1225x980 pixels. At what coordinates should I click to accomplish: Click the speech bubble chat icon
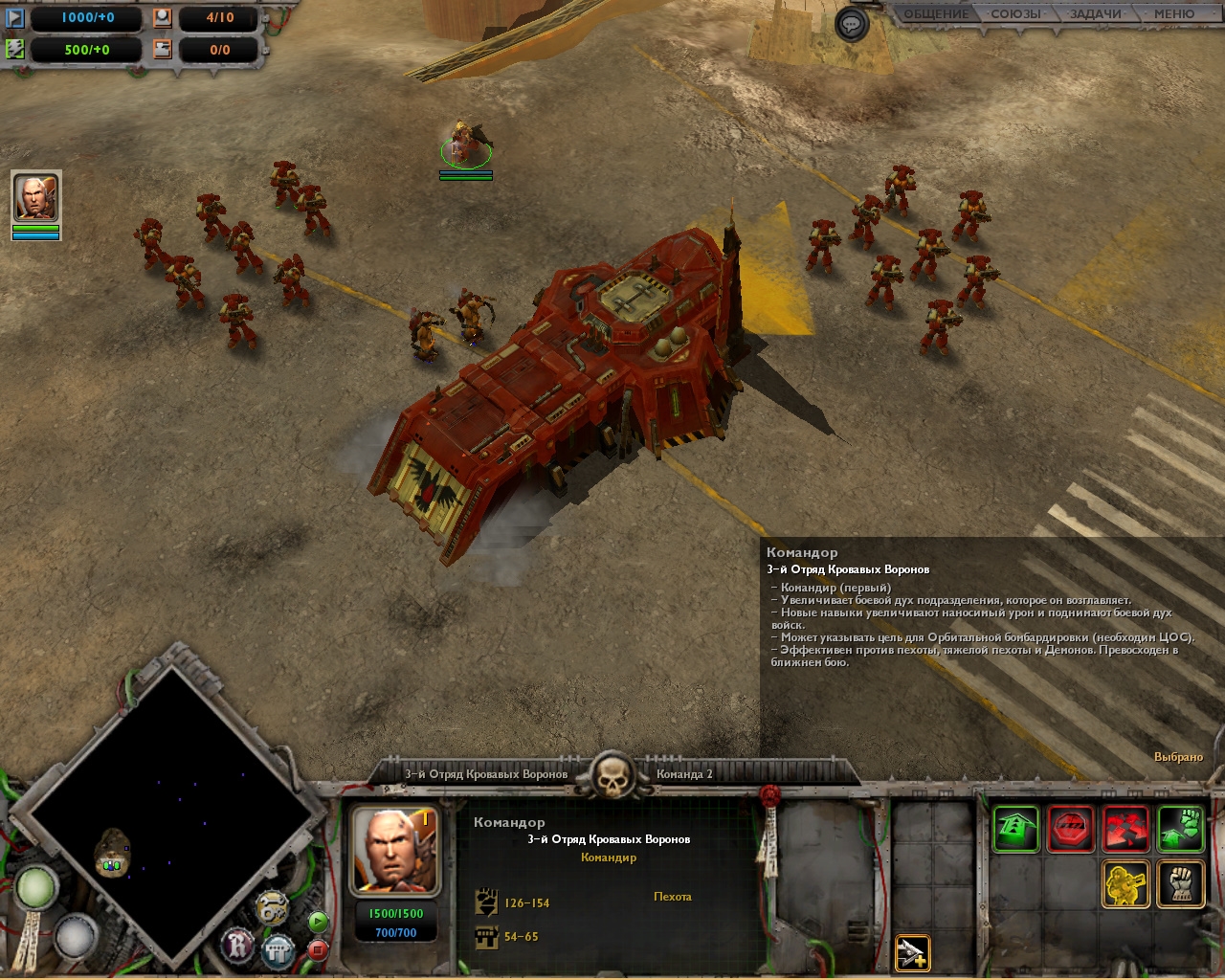click(x=851, y=24)
